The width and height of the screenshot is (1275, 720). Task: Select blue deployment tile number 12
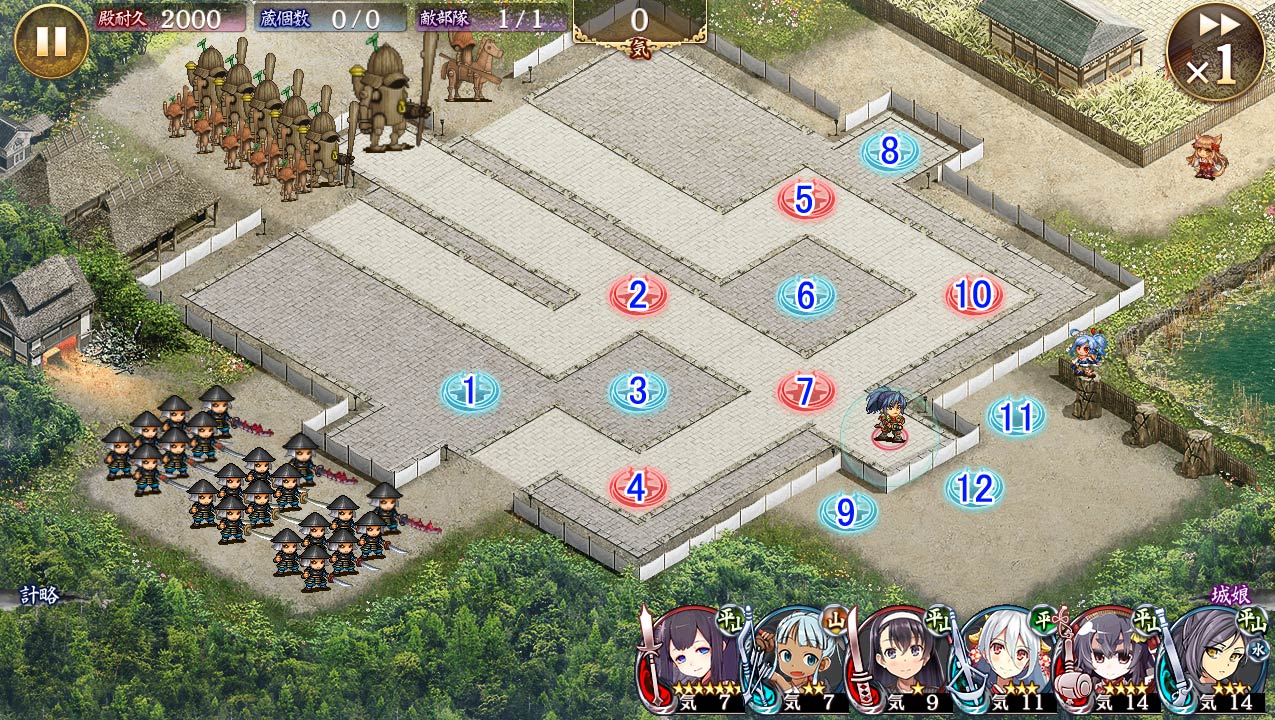tap(974, 488)
